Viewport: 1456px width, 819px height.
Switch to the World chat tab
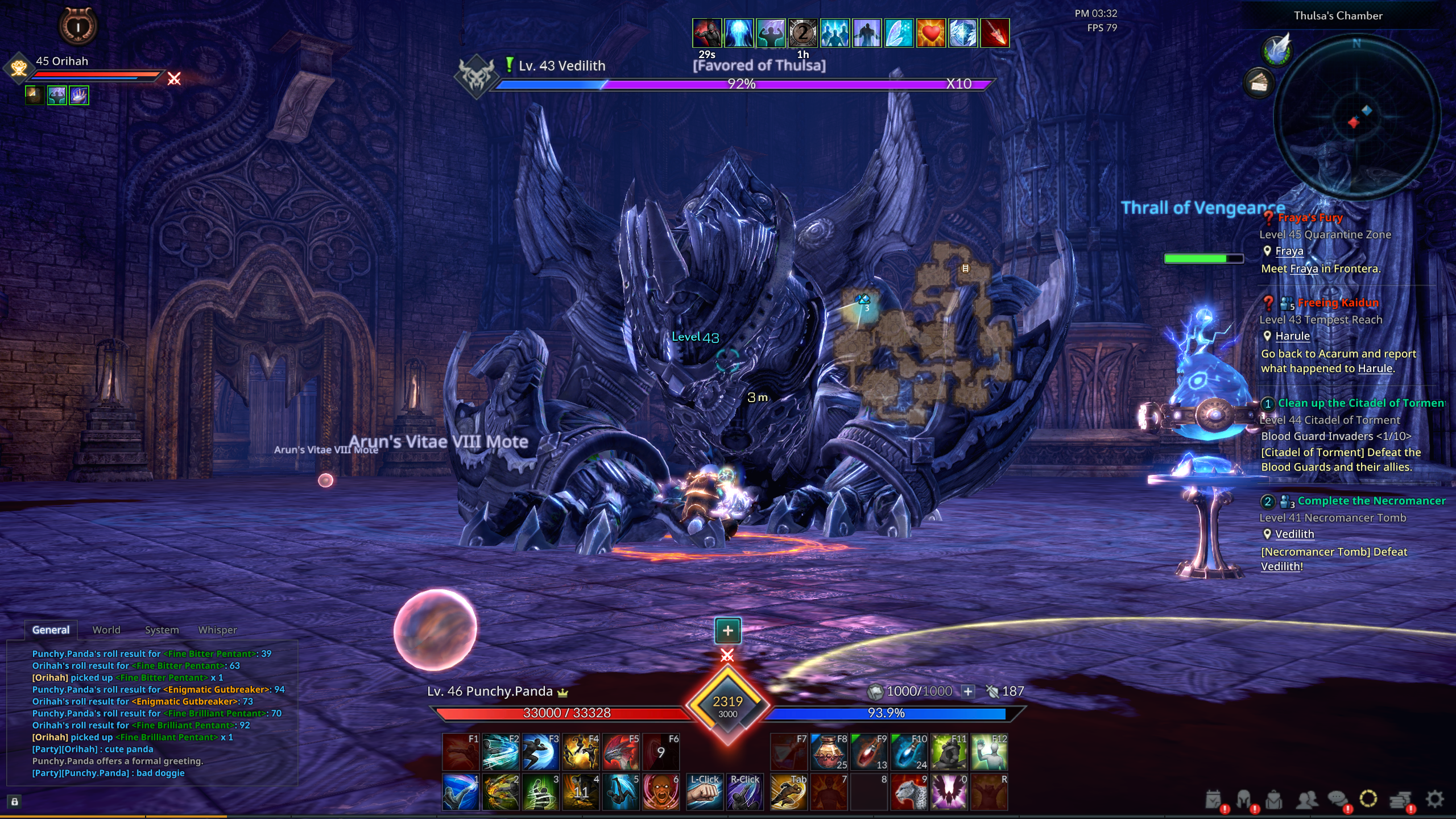point(106,630)
